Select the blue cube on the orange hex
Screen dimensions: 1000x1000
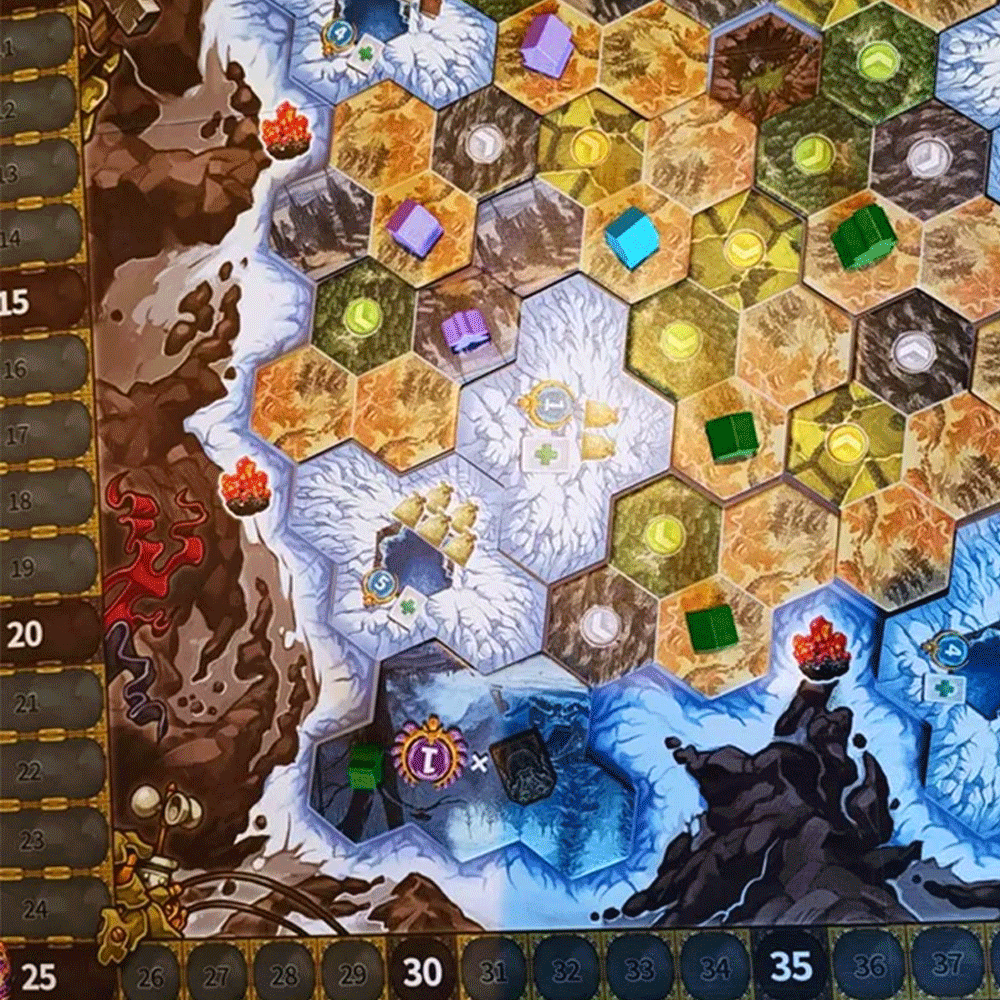click(x=632, y=240)
